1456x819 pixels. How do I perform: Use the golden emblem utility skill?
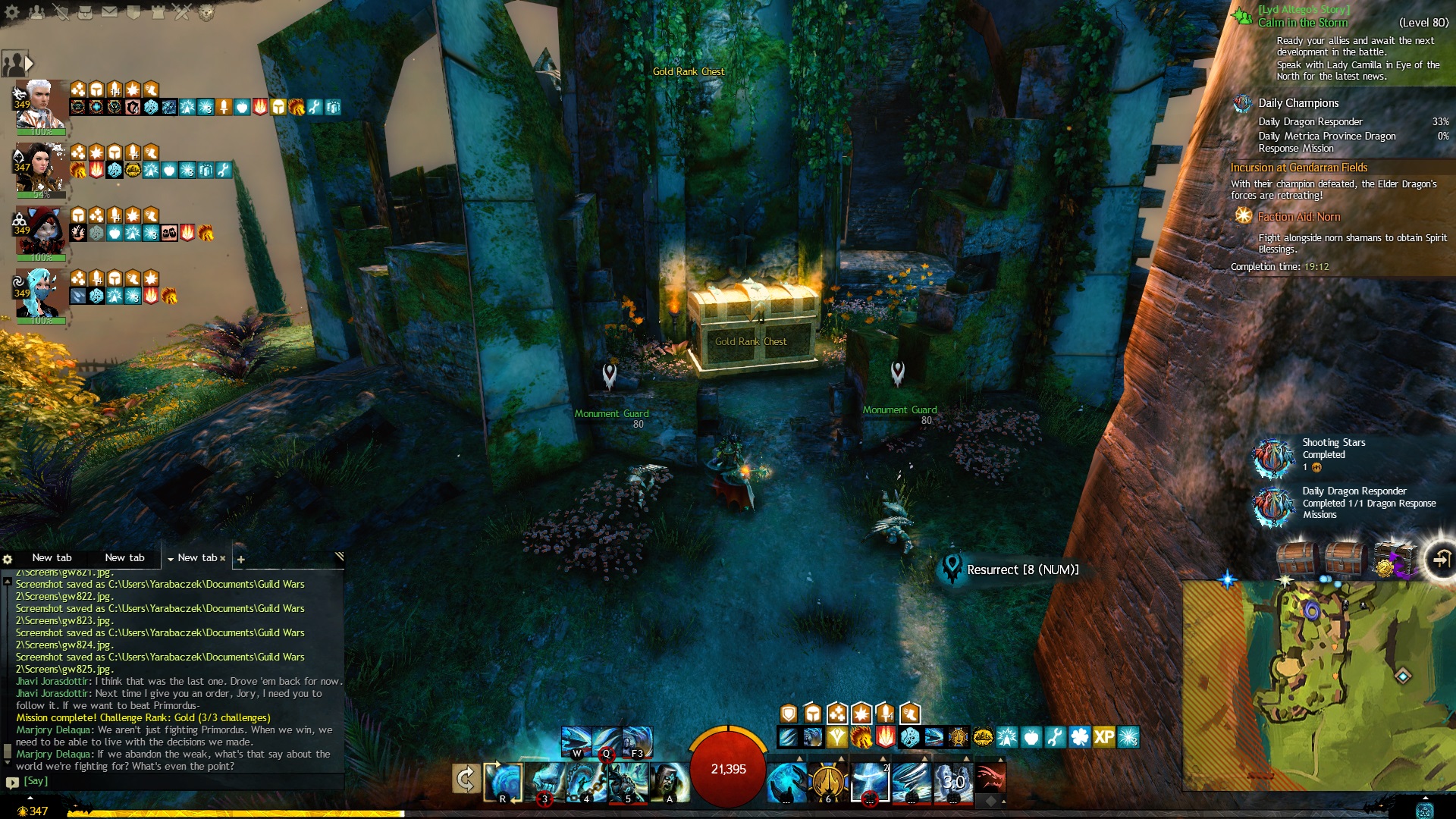pyautogui.click(x=828, y=781)
